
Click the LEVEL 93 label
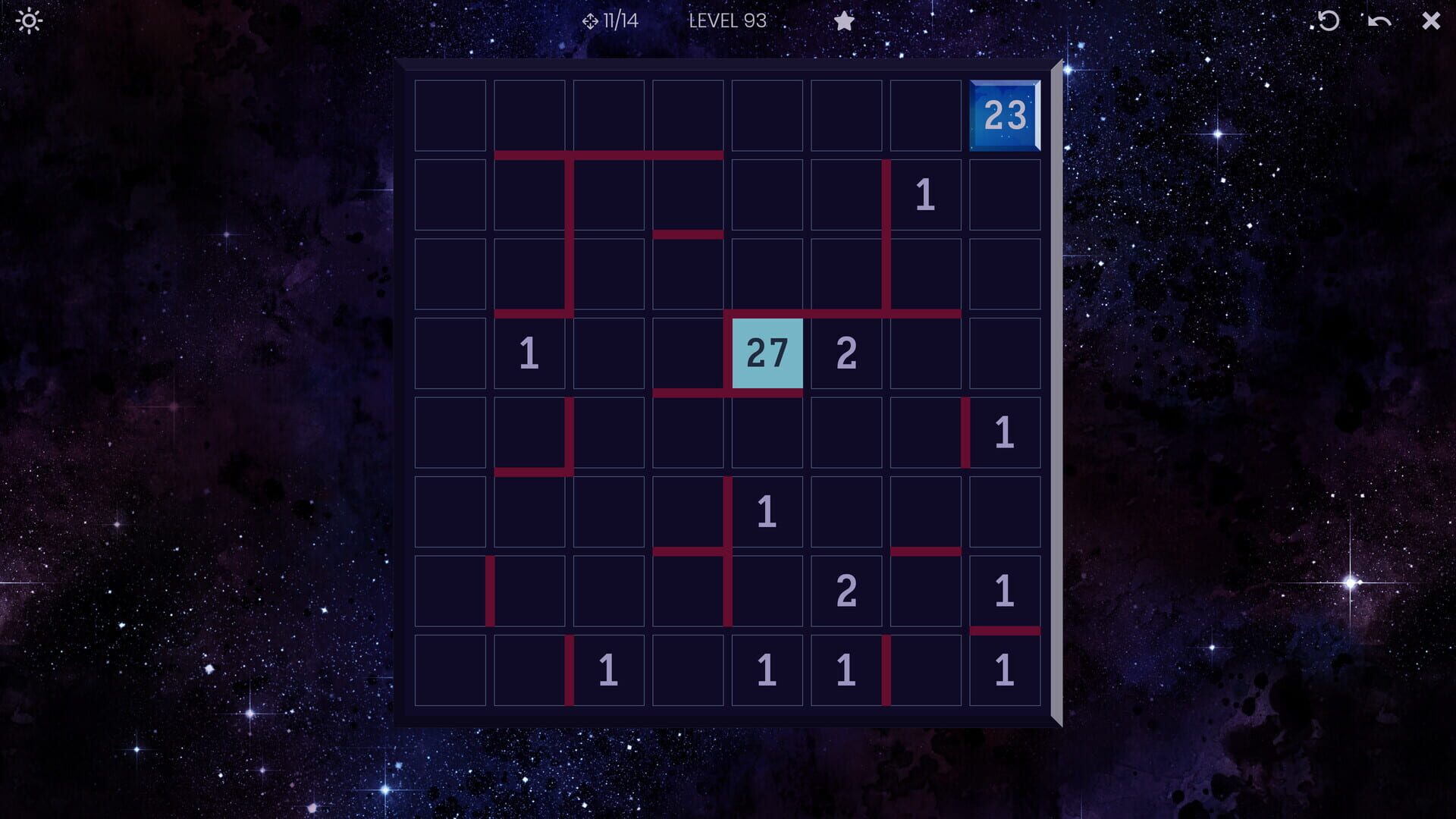[729, 21]
